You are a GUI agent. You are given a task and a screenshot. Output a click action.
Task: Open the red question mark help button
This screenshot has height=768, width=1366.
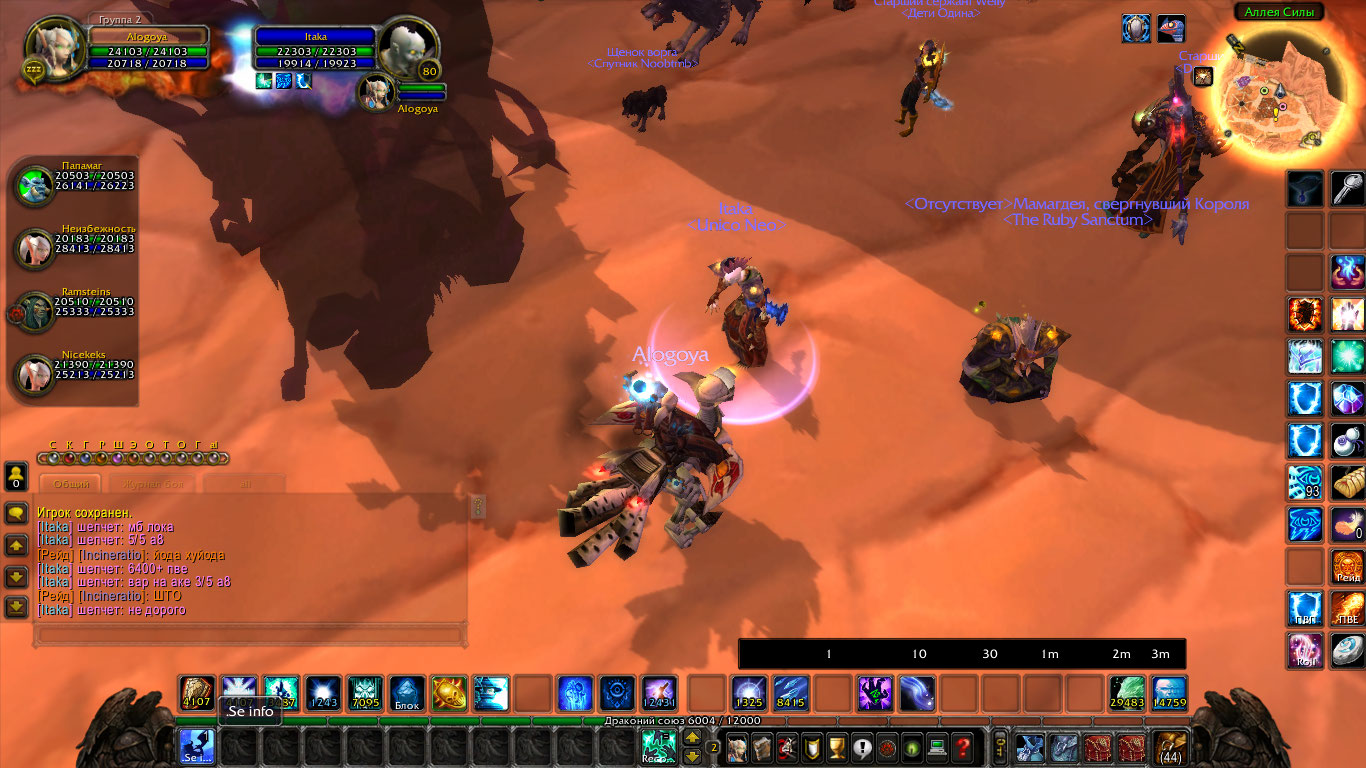(x=962, y=747)
